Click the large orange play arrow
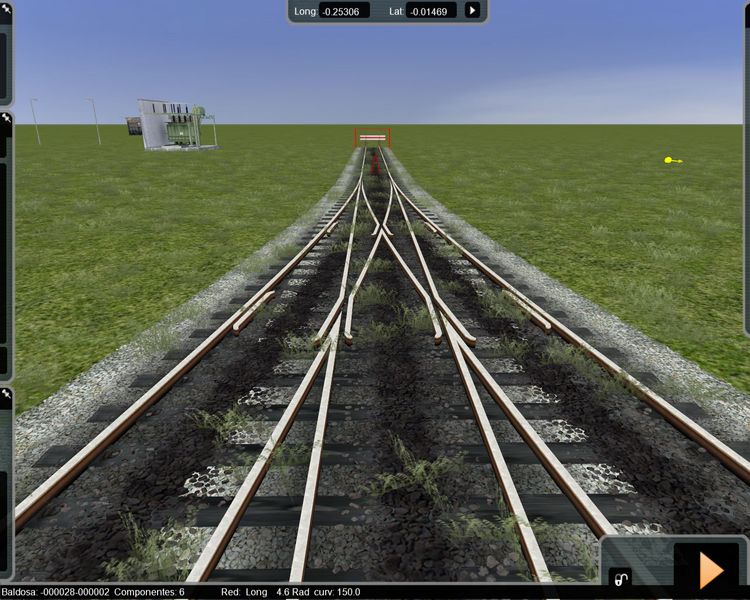Viewport: 750px width, 600px height. (x=711, y=569)
